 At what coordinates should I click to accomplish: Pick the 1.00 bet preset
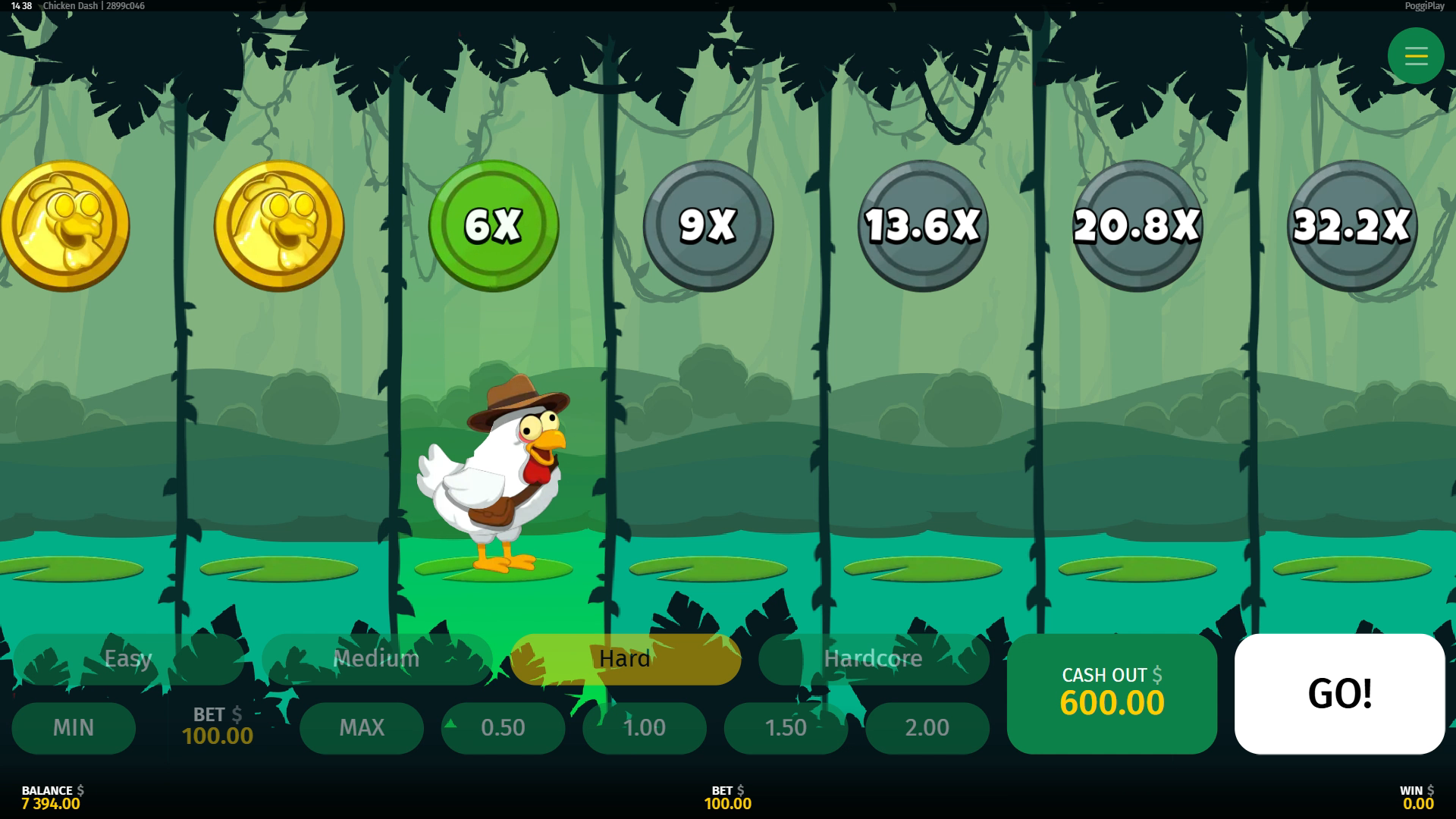pos(645,727)
